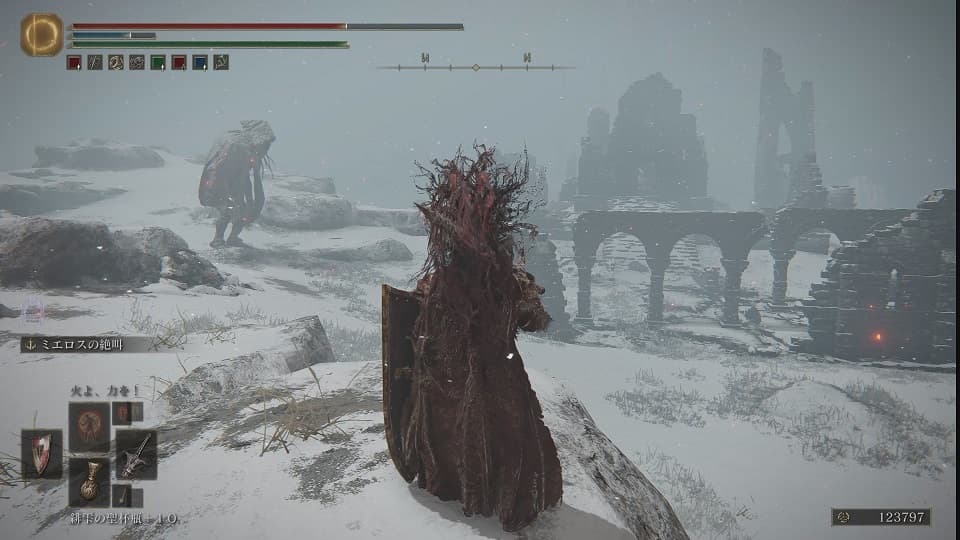Click the golden ring emblem icon
960x540 pixels.
41,35
